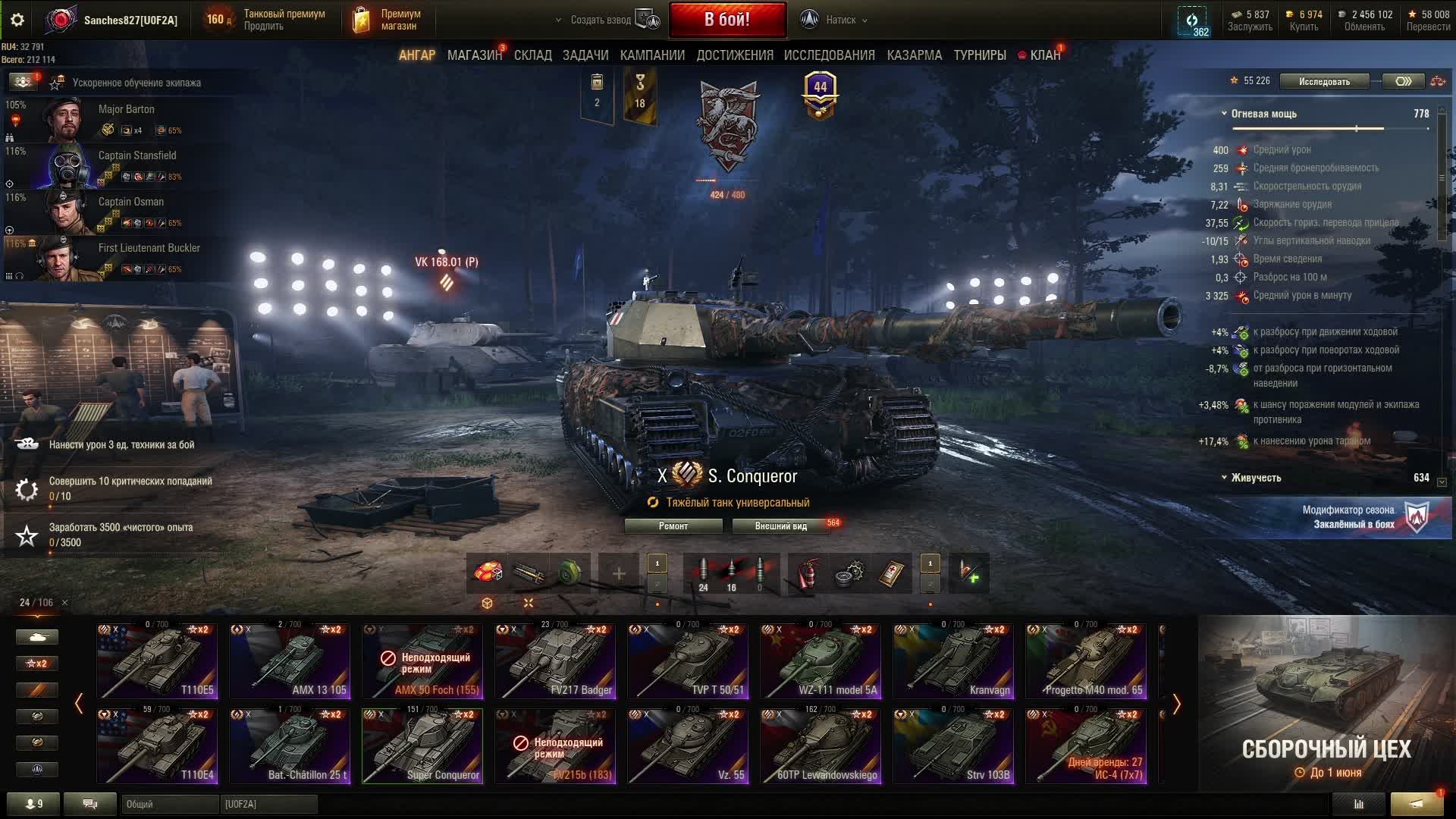This screenshot has width=1456, height=819.
Task: Collapse the Огневая мощь stats section
Action: pos(1224,114)
